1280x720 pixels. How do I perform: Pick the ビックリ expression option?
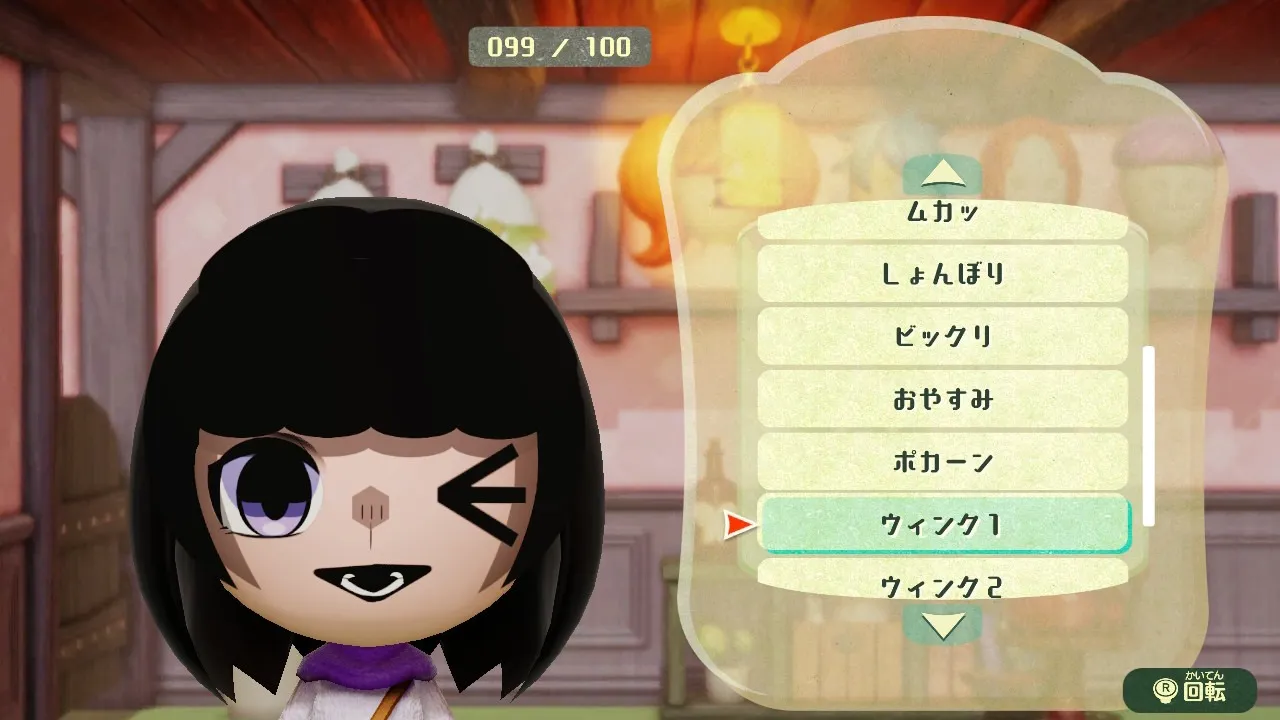[x=942, y=336]
